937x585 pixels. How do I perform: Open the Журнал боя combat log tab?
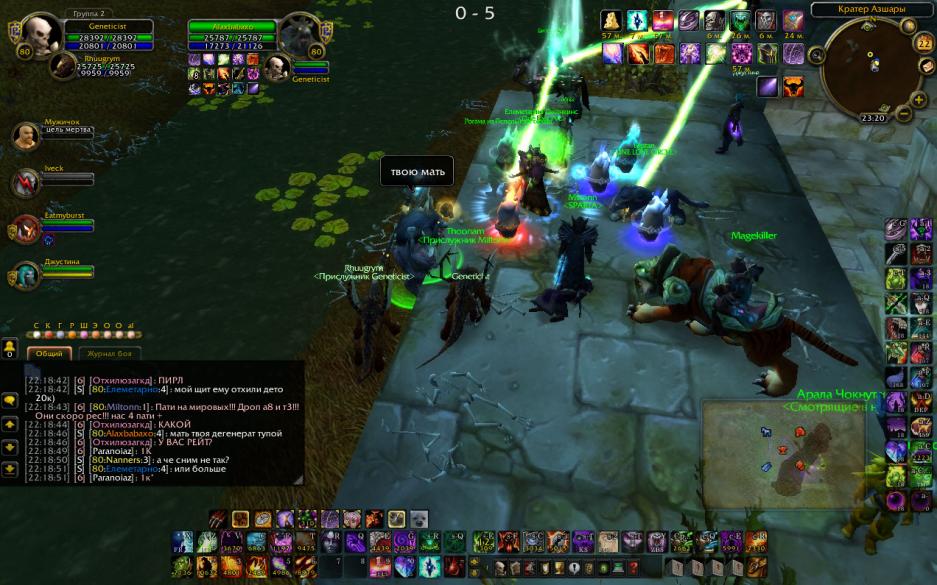[109, 353]
